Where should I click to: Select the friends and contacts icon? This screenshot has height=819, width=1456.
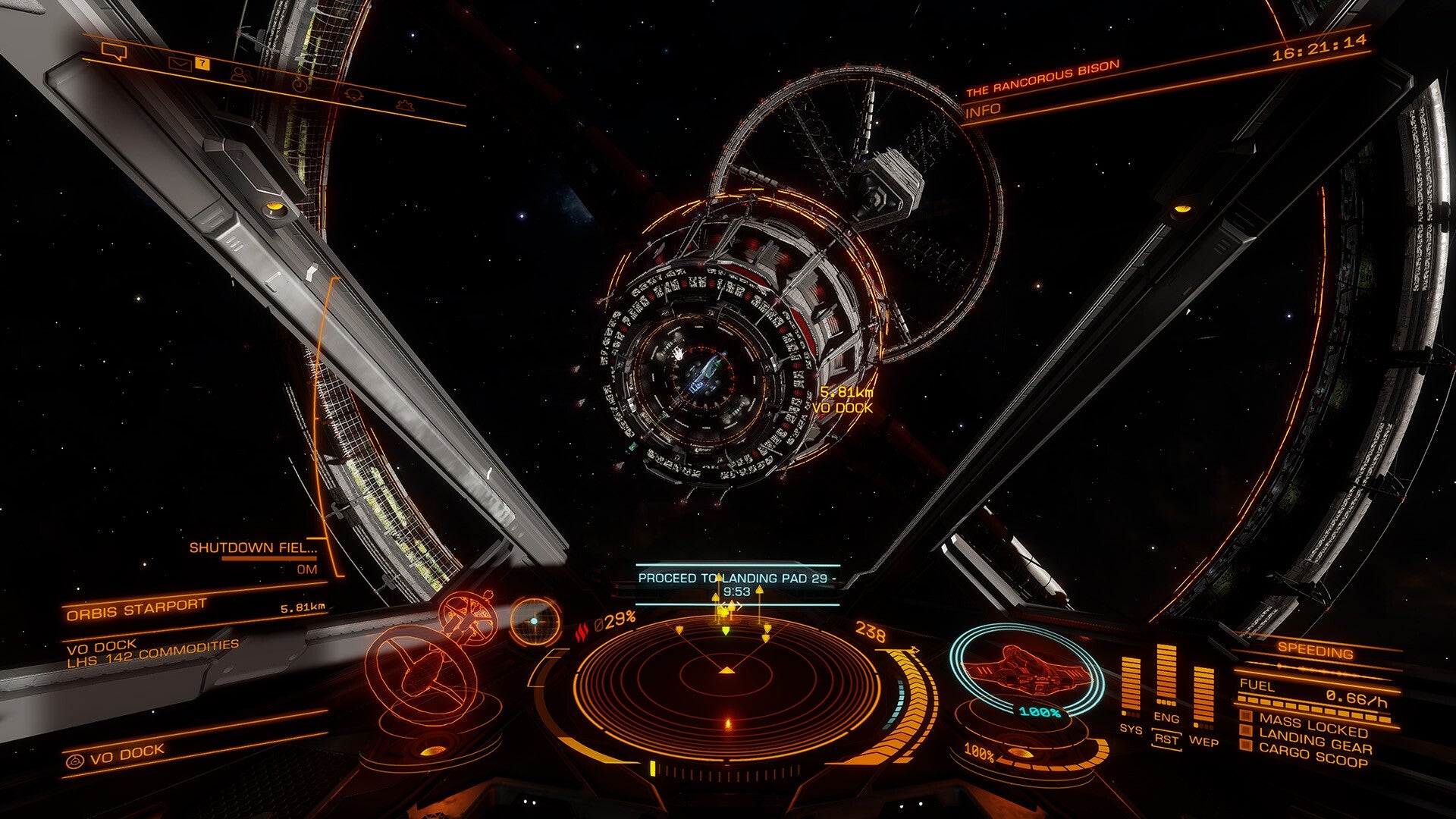point(243,76)
